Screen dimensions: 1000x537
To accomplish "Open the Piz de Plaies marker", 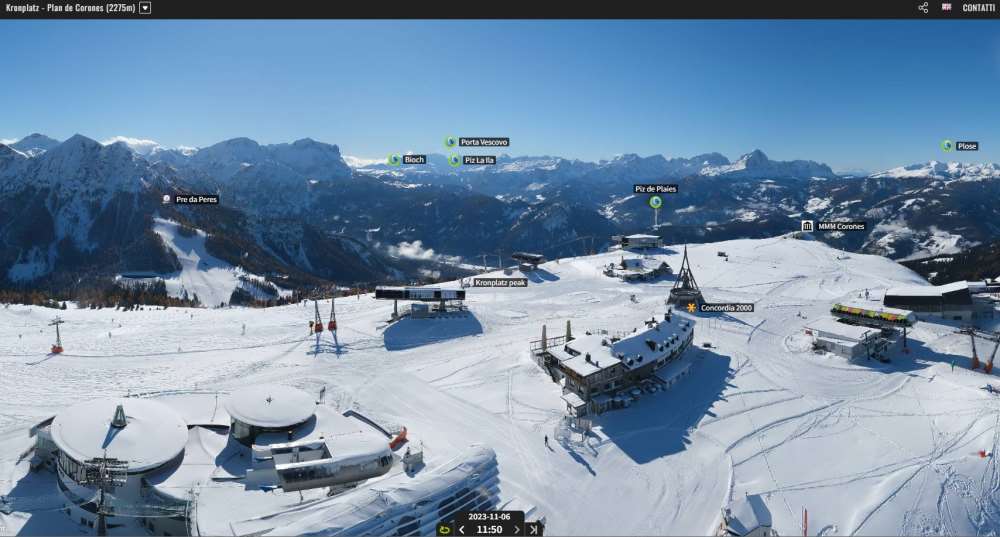I will [655, 202].
